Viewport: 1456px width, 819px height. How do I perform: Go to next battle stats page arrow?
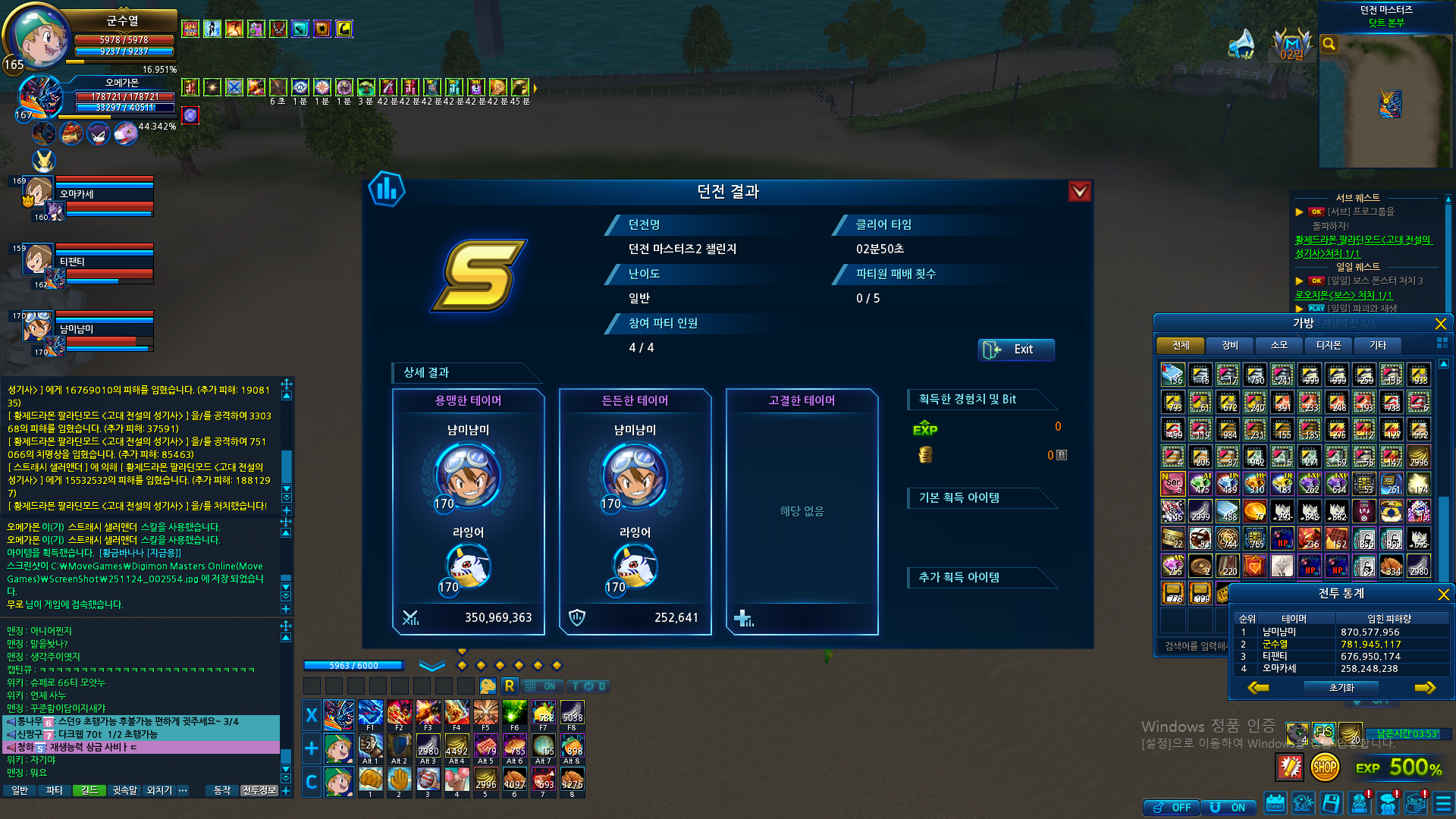coord(1425,688)
